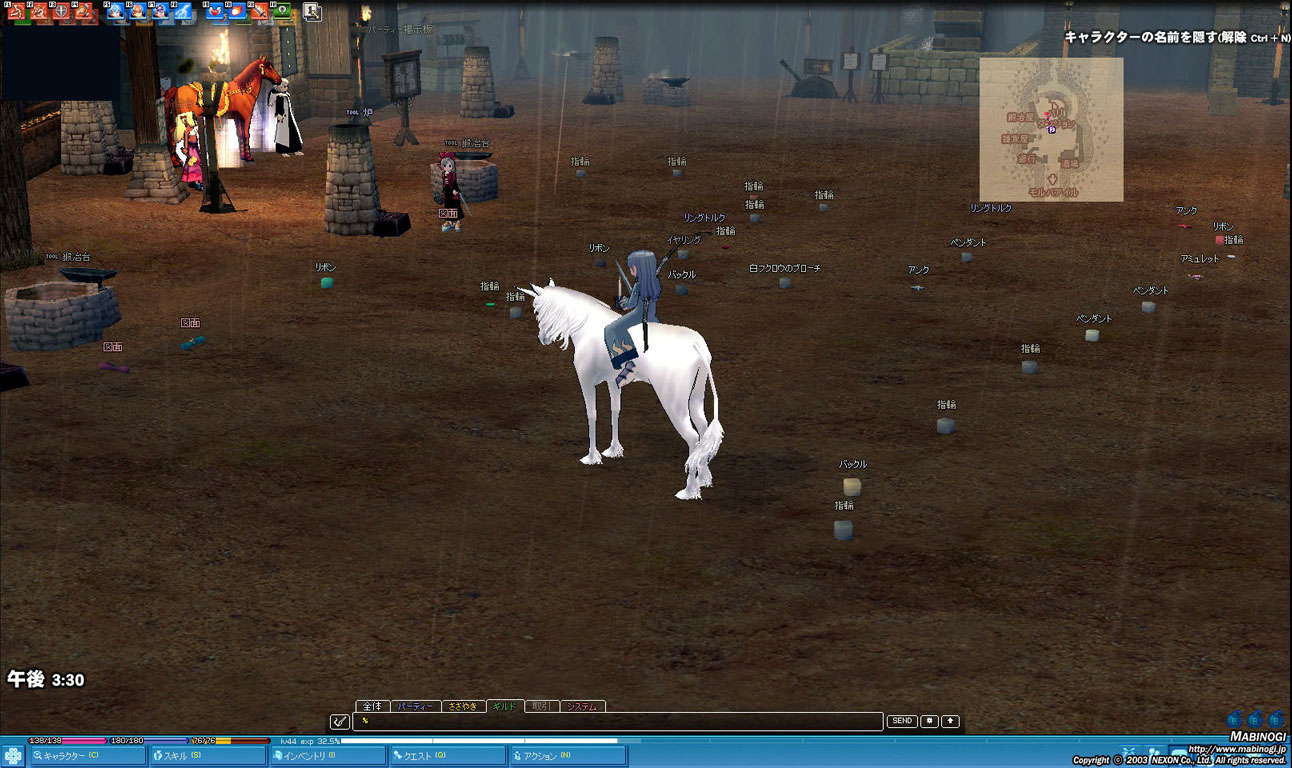Open the スキル (Skills) window
This screenshot has width=1292, height=768.
coord(208,756)
